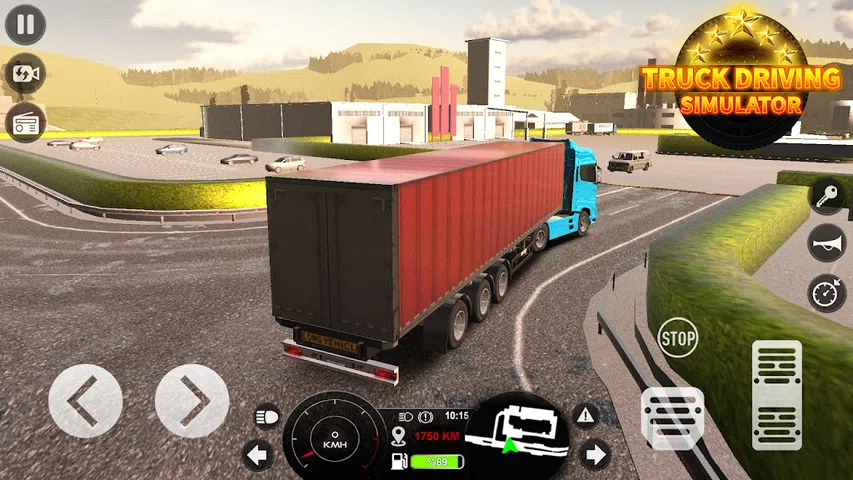Tap the round STOP button
The width and height of the screenshot is (853, 480).
click(678, 338)
